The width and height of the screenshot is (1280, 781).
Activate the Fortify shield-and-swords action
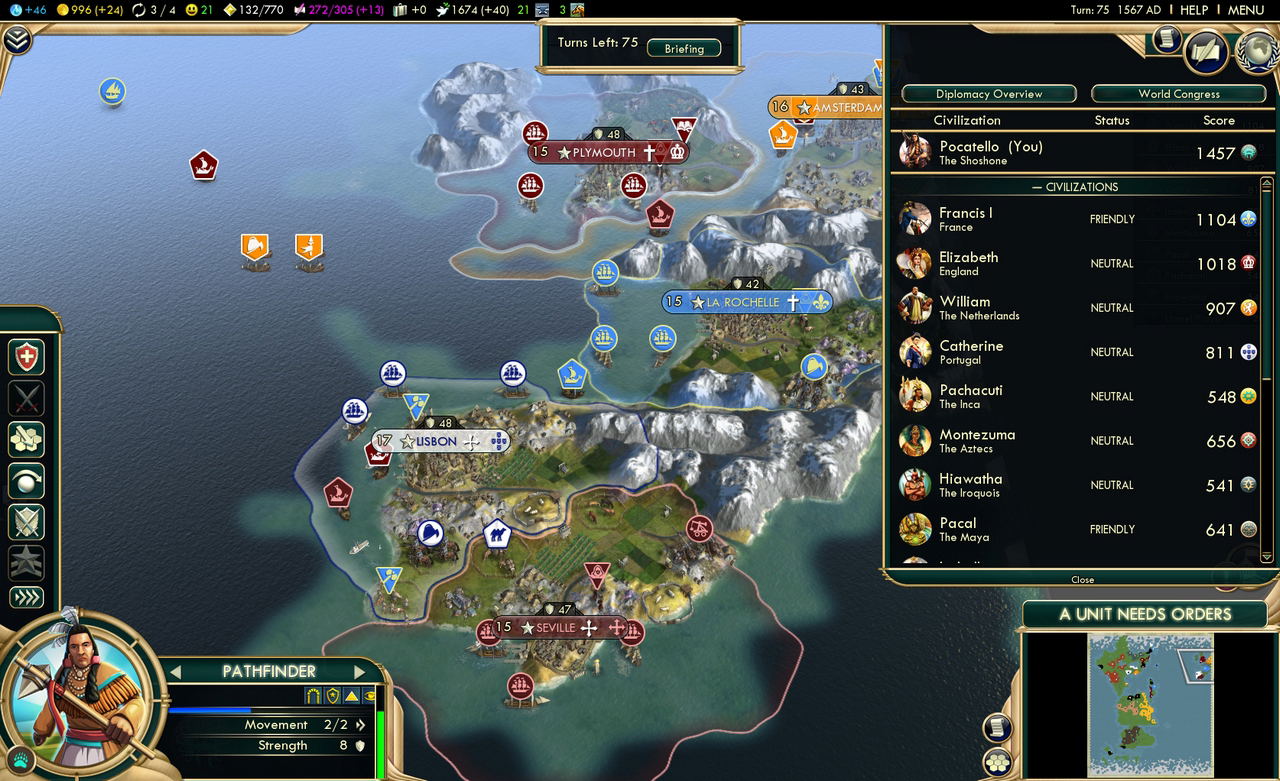(x=26, y=521)
